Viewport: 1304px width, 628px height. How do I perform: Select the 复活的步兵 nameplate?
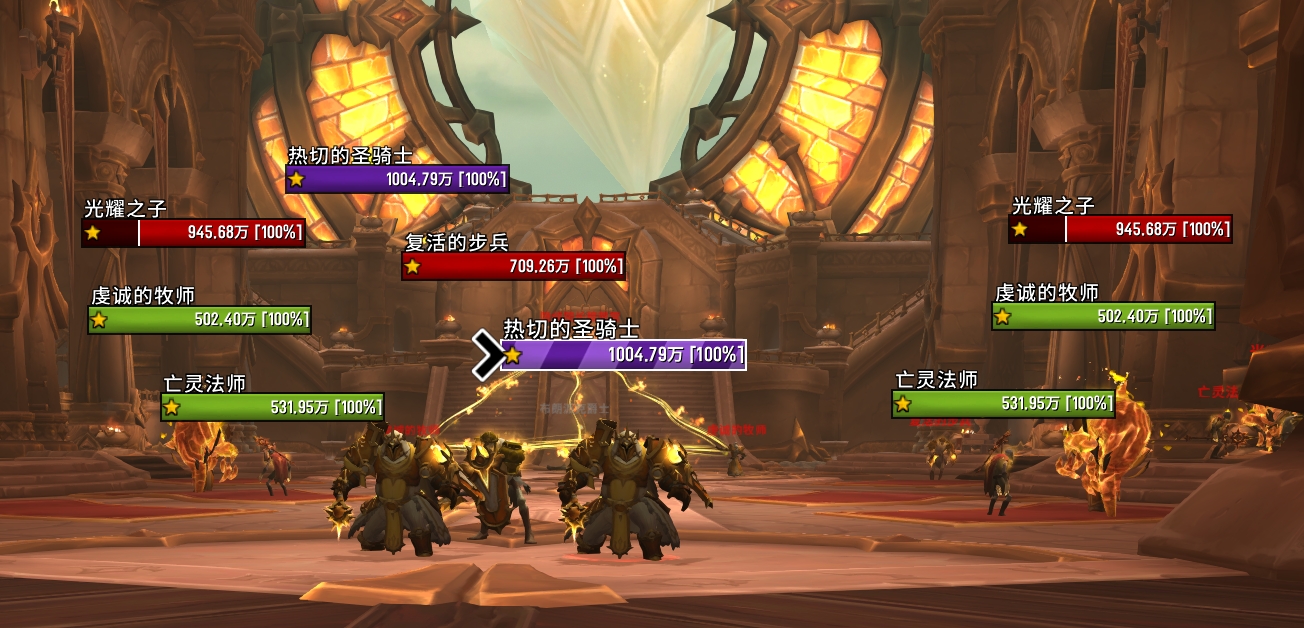tap(514, 266)
